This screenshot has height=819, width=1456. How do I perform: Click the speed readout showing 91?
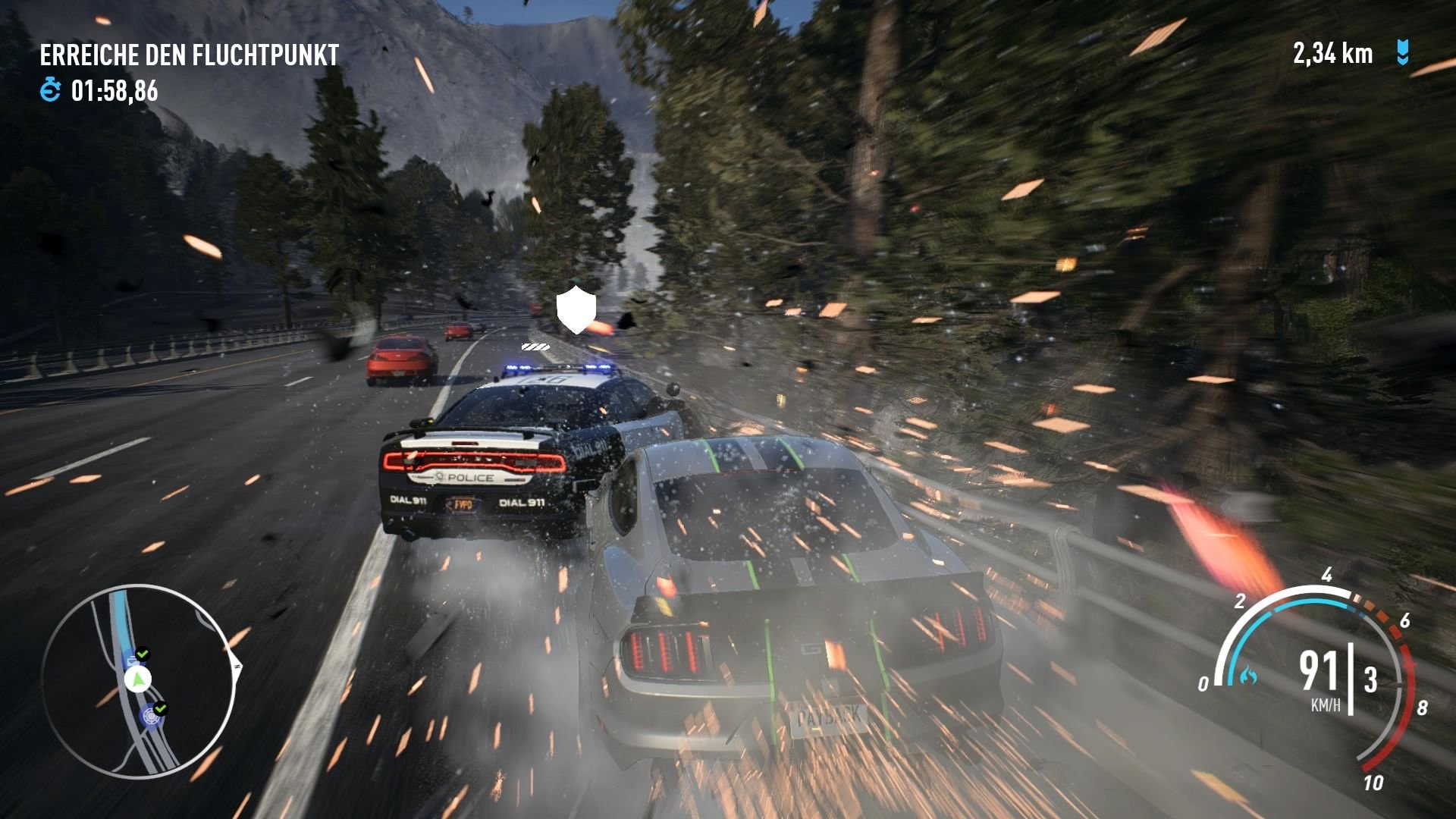pyautogui.click(x=1319, y=672)
